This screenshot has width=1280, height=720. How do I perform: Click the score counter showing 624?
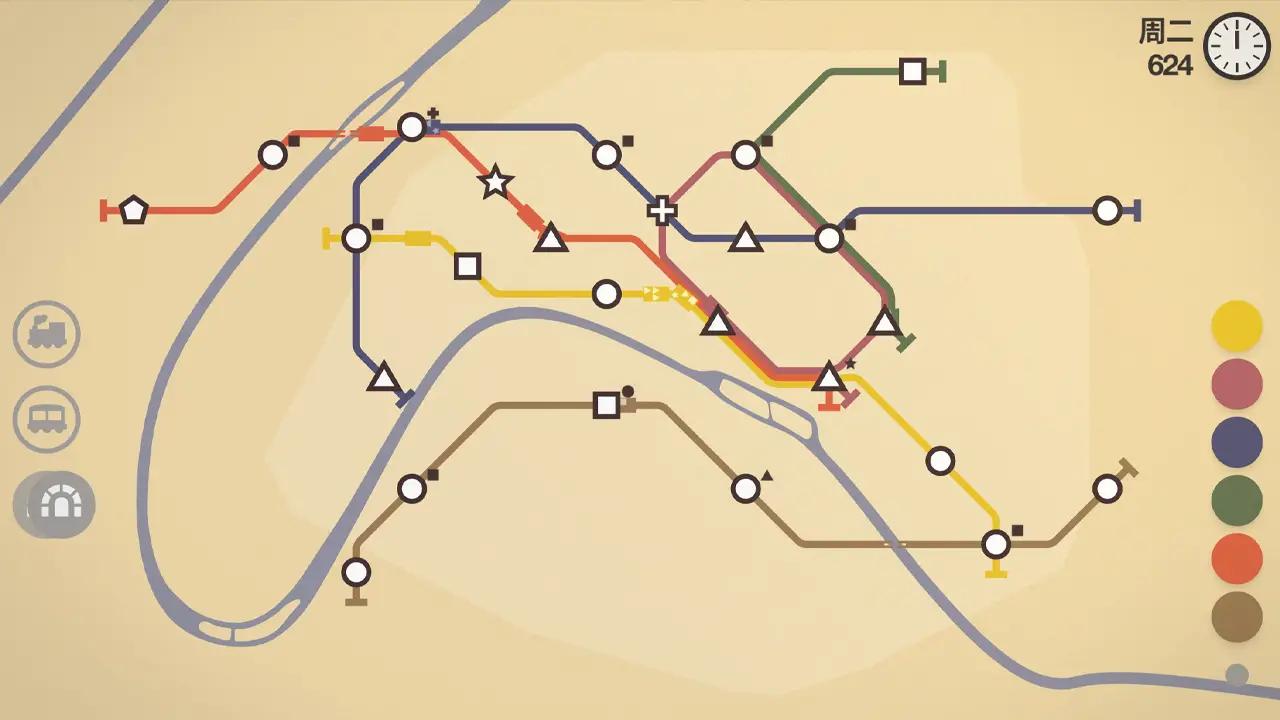1169,62
